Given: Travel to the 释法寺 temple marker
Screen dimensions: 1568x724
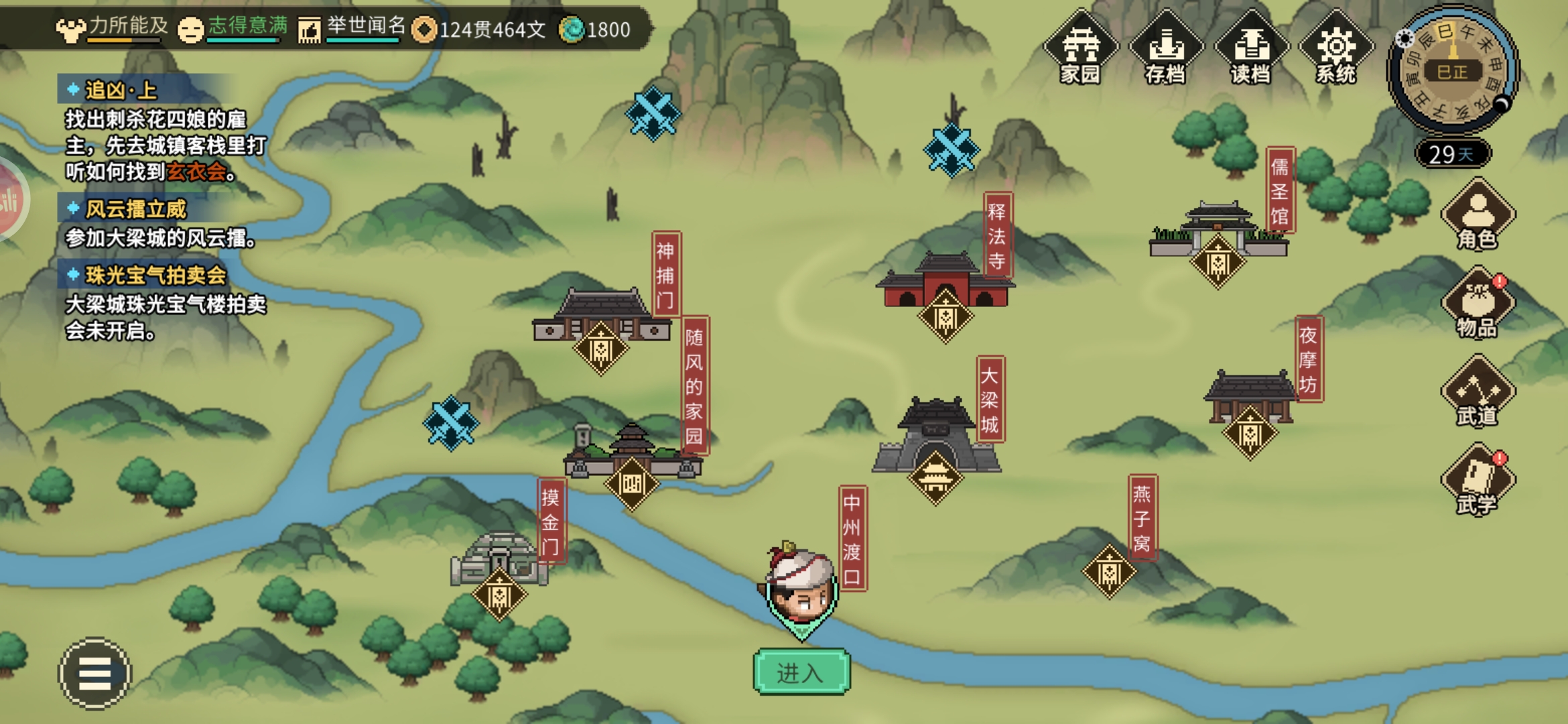Looking at the screenshot, I should [x=945, y=316].
